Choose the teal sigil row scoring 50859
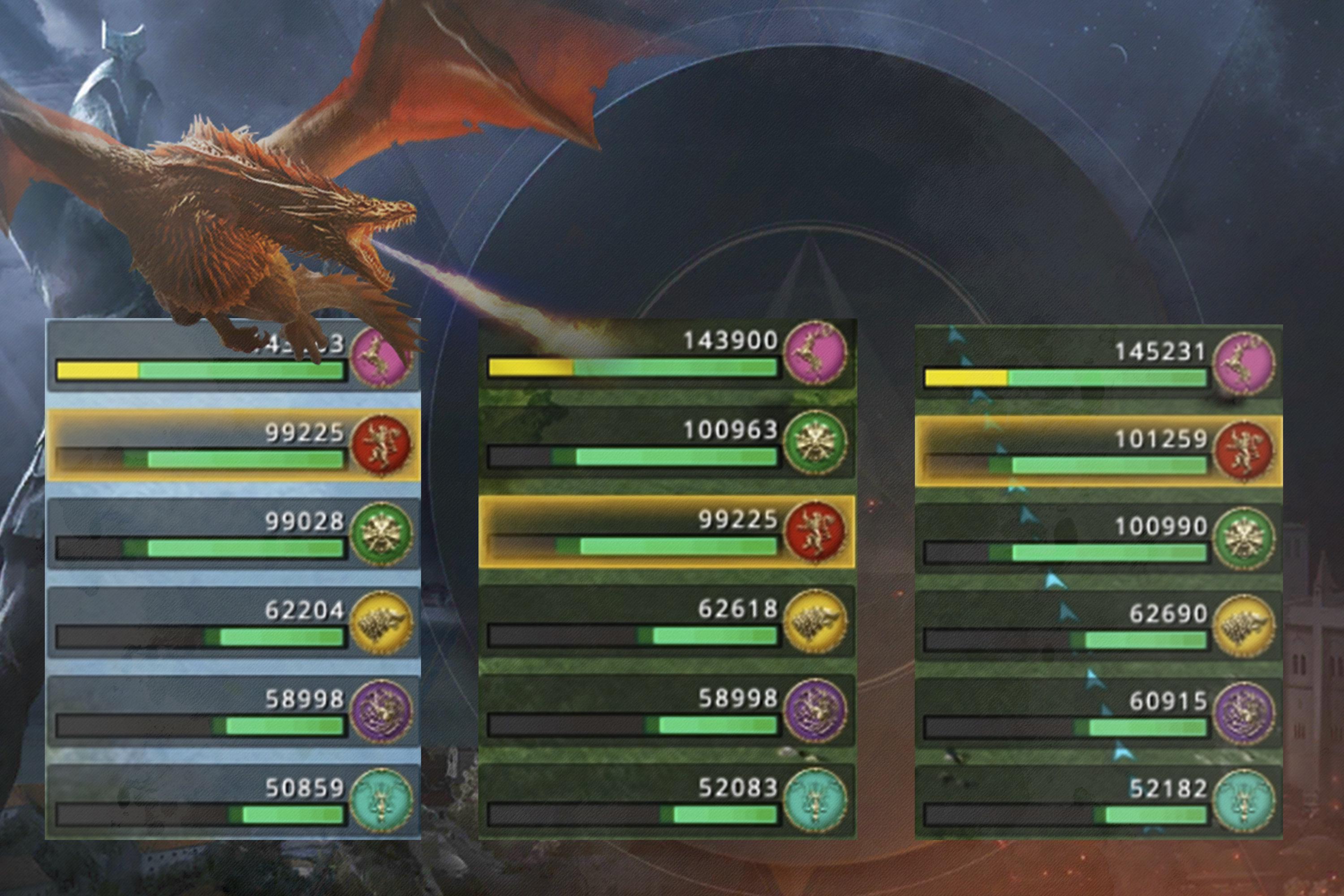 tap(233, 801)
